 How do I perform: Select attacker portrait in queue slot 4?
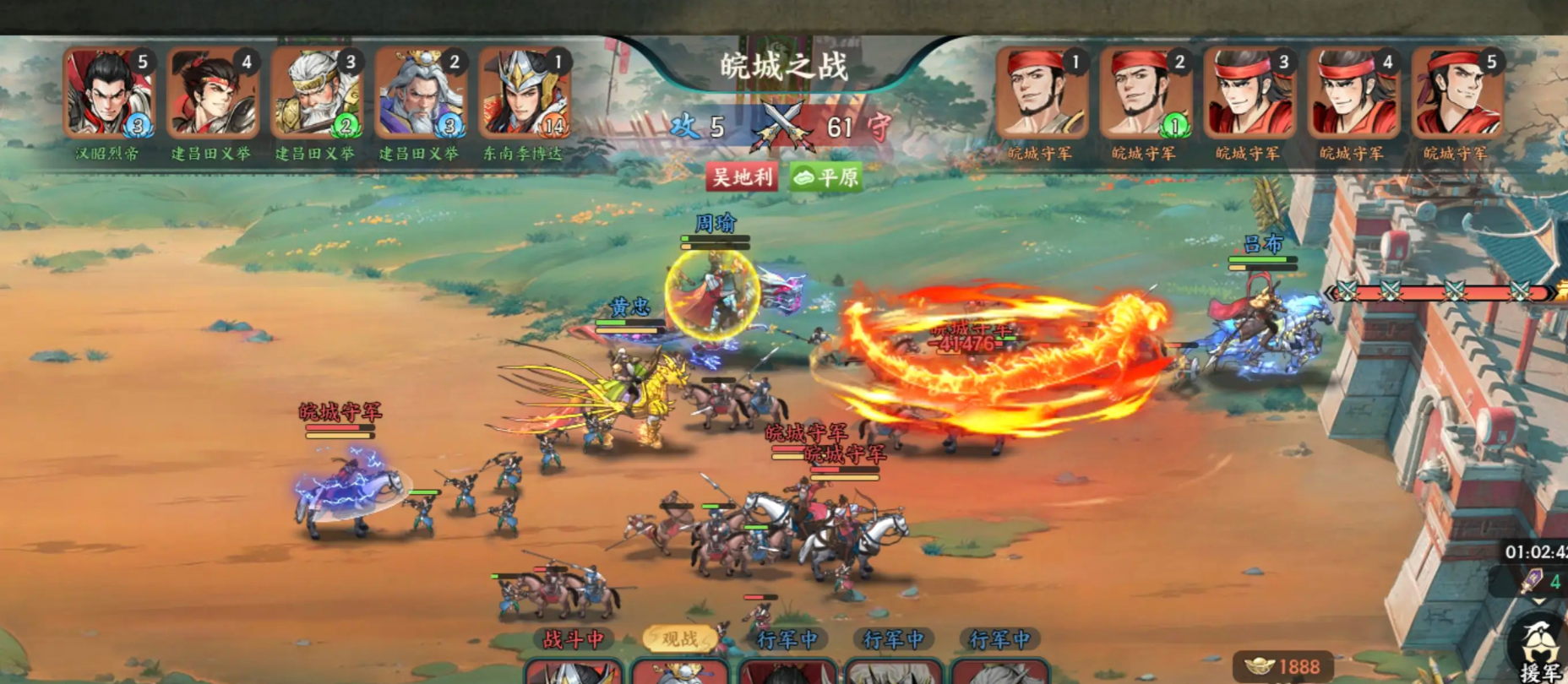coord(212,95)
